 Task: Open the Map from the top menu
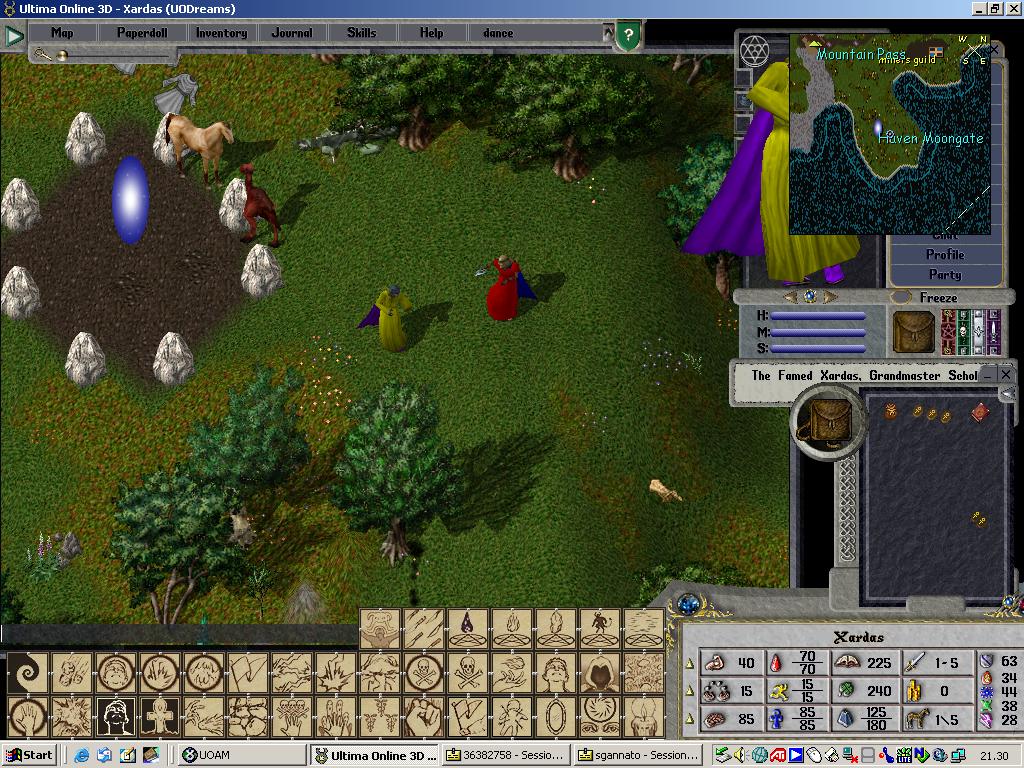(62, 33)
